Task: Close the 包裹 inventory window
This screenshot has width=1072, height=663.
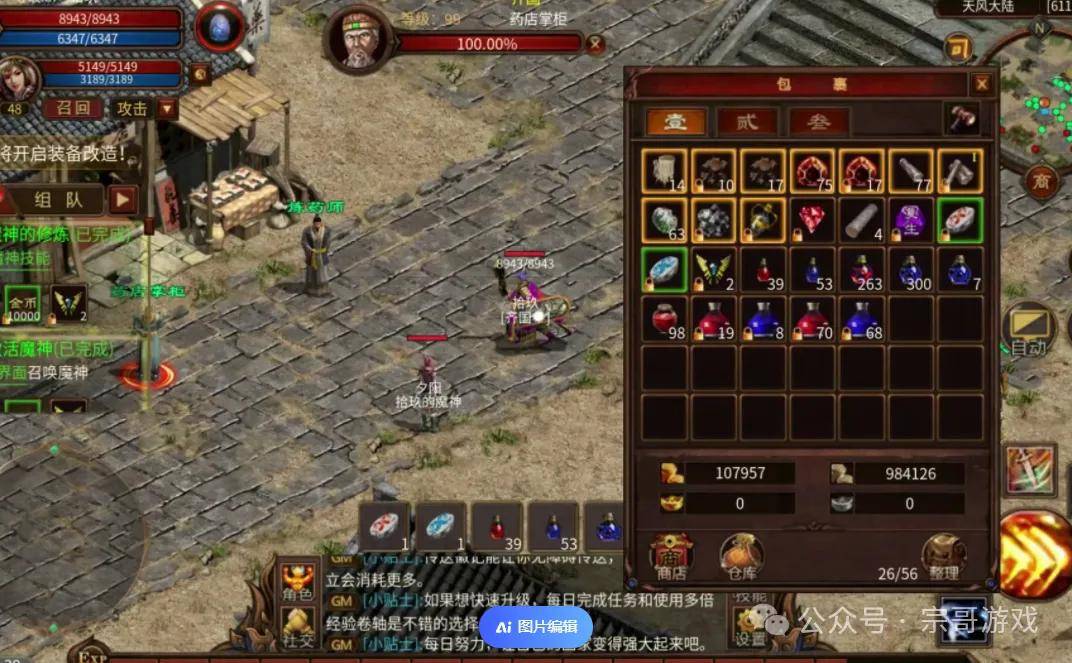Action: [982, 84]
